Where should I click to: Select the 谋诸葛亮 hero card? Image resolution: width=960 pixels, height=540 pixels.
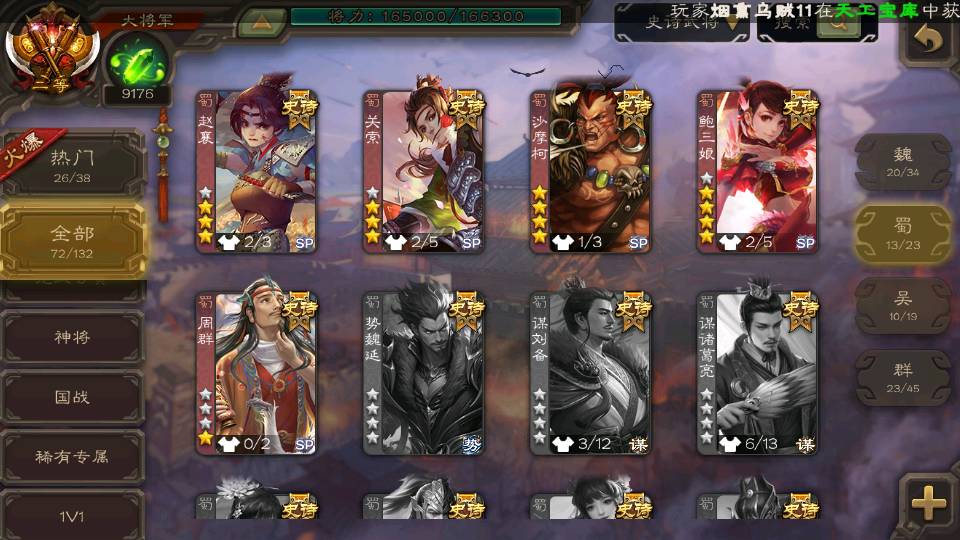[x=757, y=372]
